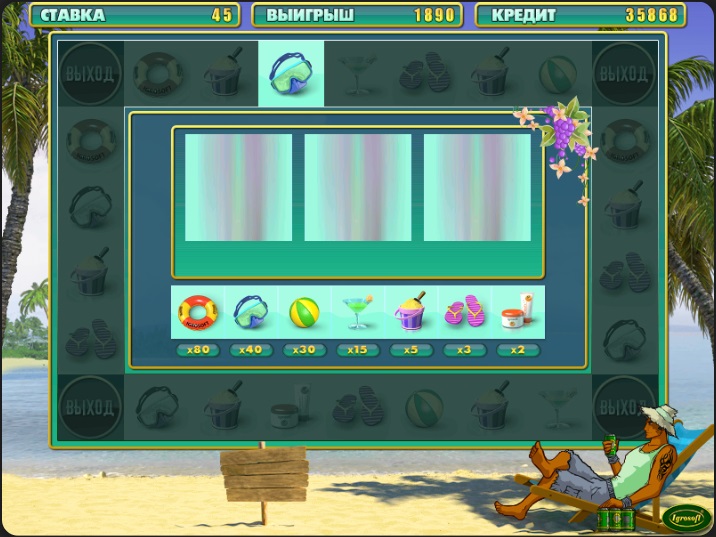Click the cocktail glass icon above x15
This screenshot has width=716, height=537.
point(357,313)
